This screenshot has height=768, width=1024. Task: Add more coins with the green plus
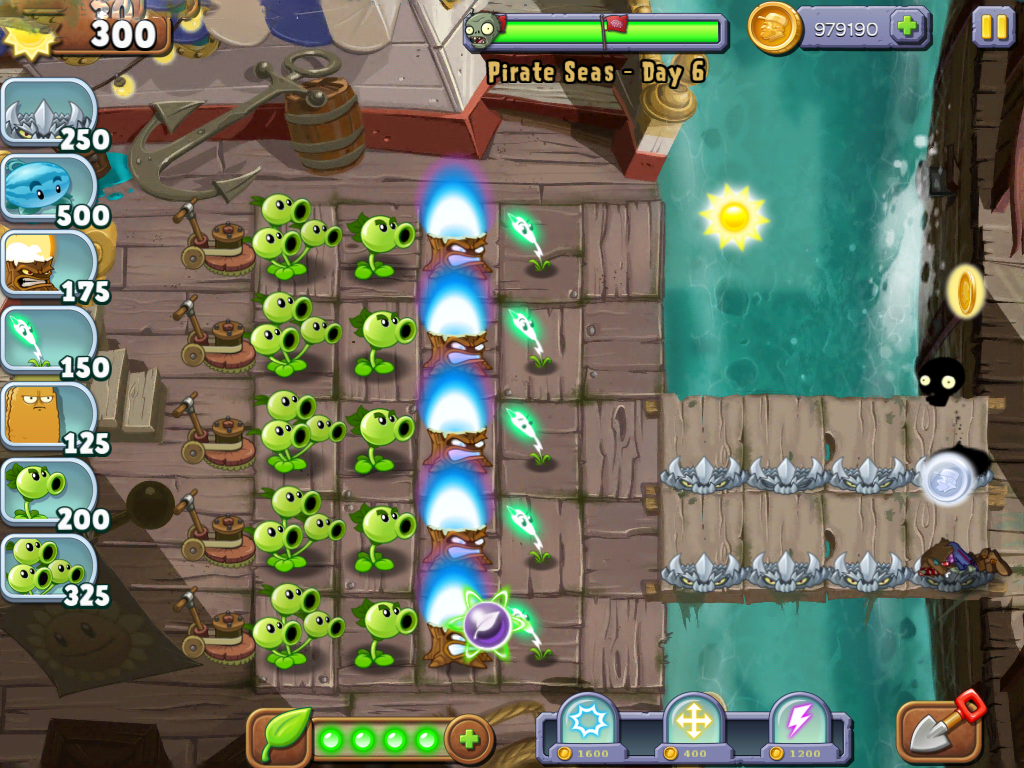coord(908,27)
